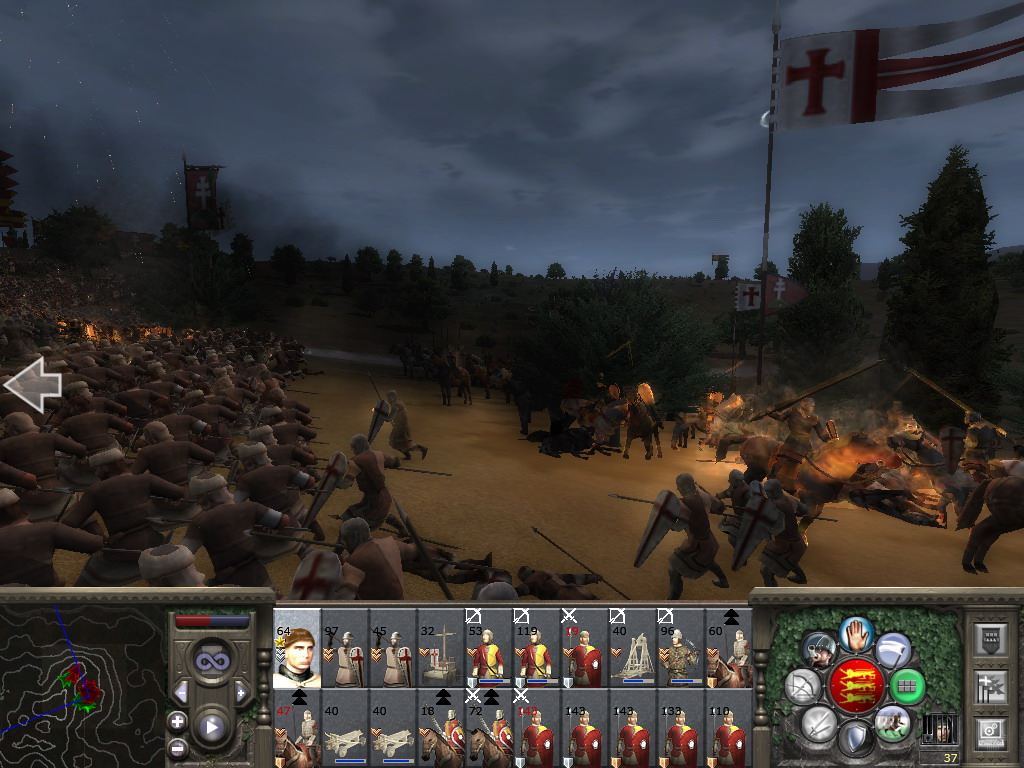Select the cross-standard wagon unit card
Viewport: 1024px width, 768px height.
coord(441,648)
